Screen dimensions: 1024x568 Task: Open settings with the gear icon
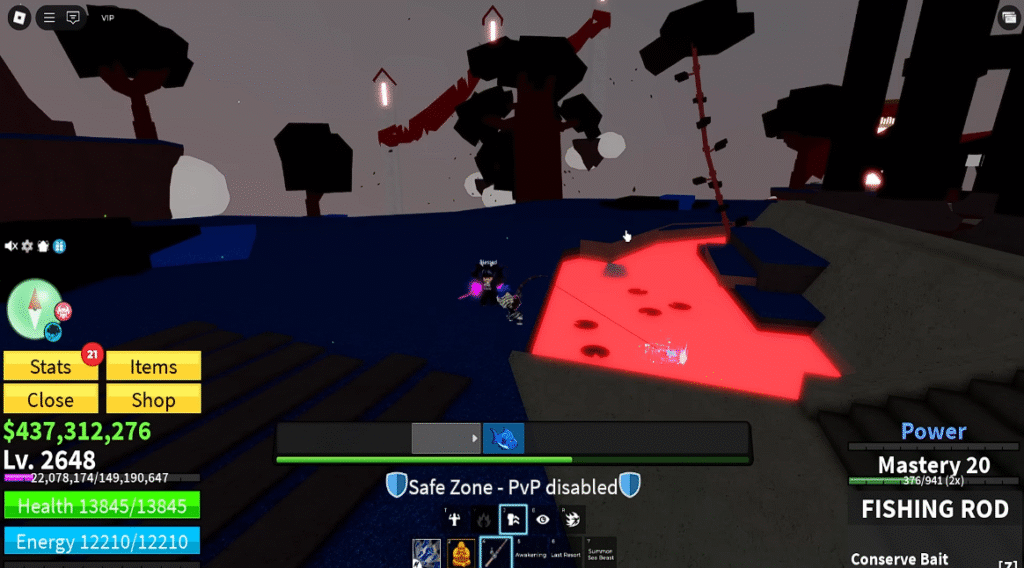tap(28, 246)
